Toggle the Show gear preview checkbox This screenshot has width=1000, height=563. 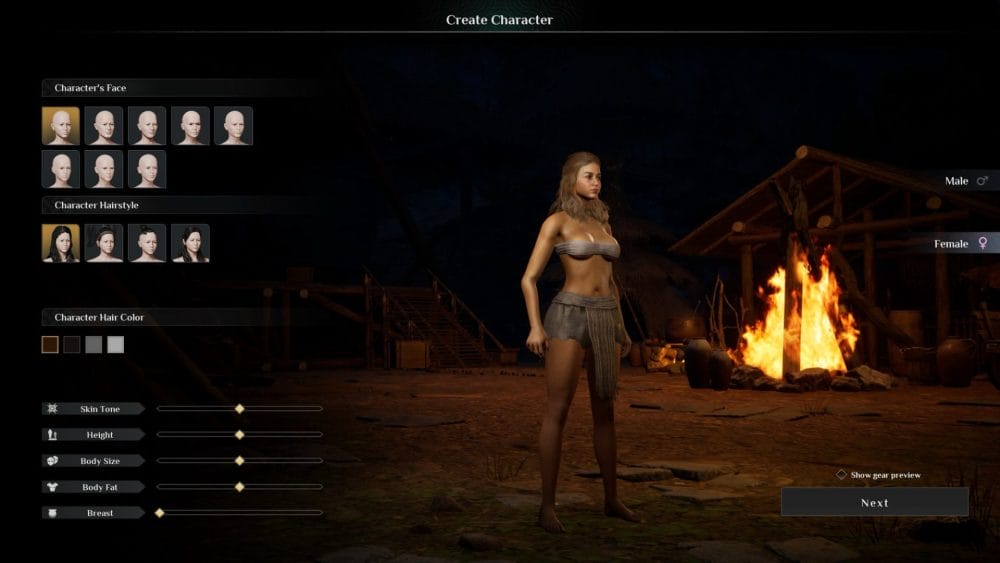842,475
